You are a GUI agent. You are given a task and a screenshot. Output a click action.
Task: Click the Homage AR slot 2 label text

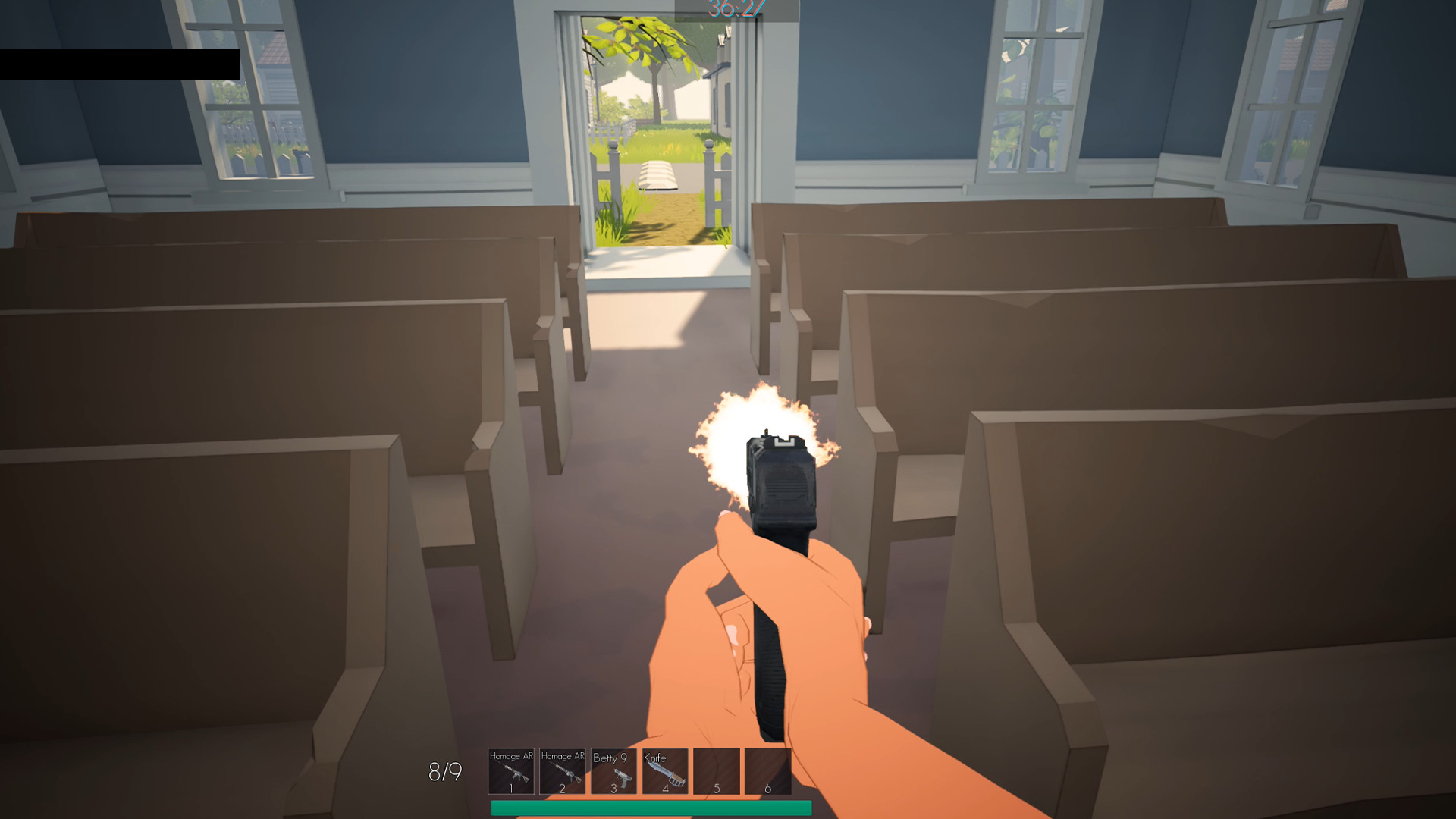[x=563, y=756]
